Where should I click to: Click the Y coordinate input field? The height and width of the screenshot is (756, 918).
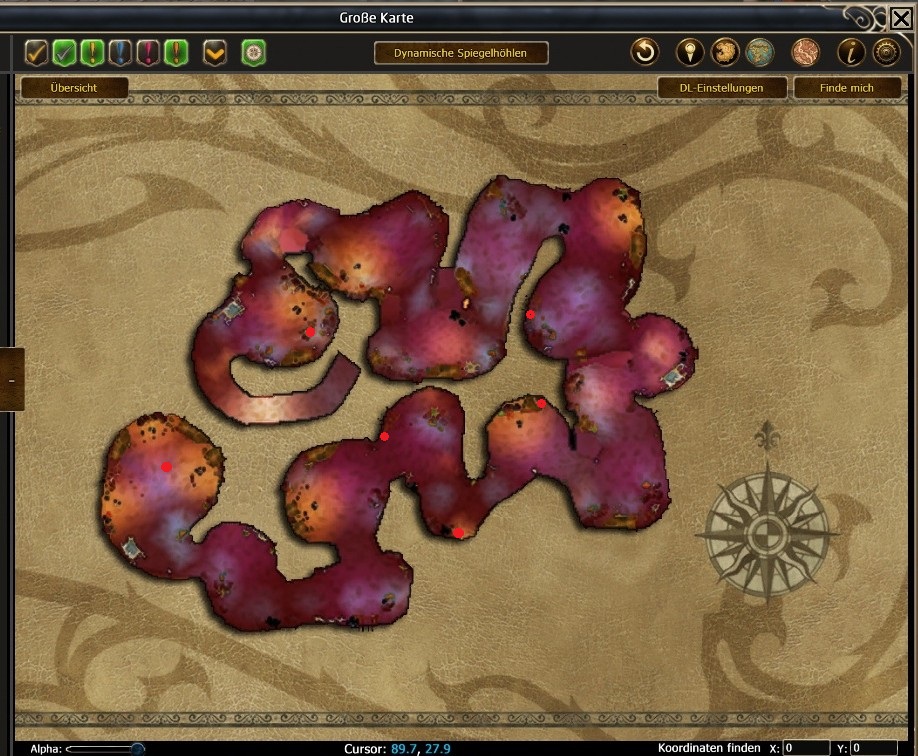[x=873, y=748]
